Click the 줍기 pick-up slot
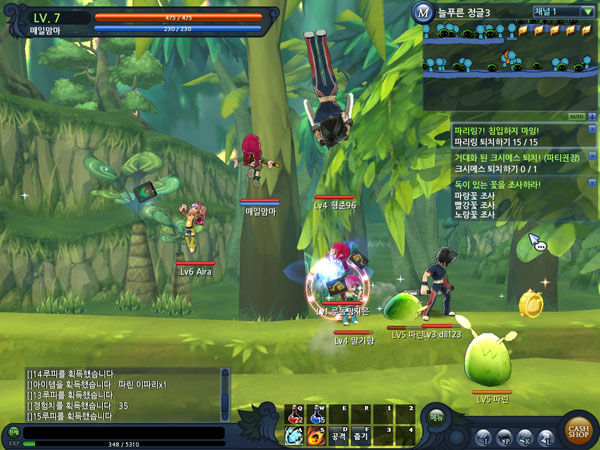Screen dimensions: 600x450 pyautogui.click(x=362, y=436)
